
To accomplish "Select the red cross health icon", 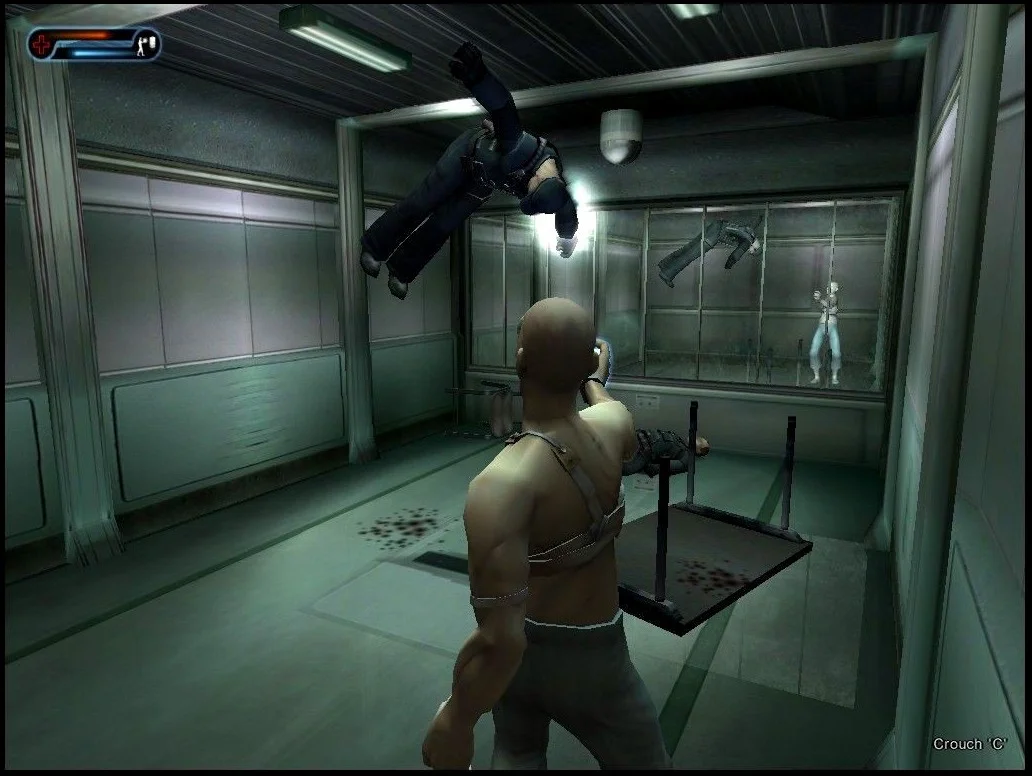I will click(x=42, y=43).
